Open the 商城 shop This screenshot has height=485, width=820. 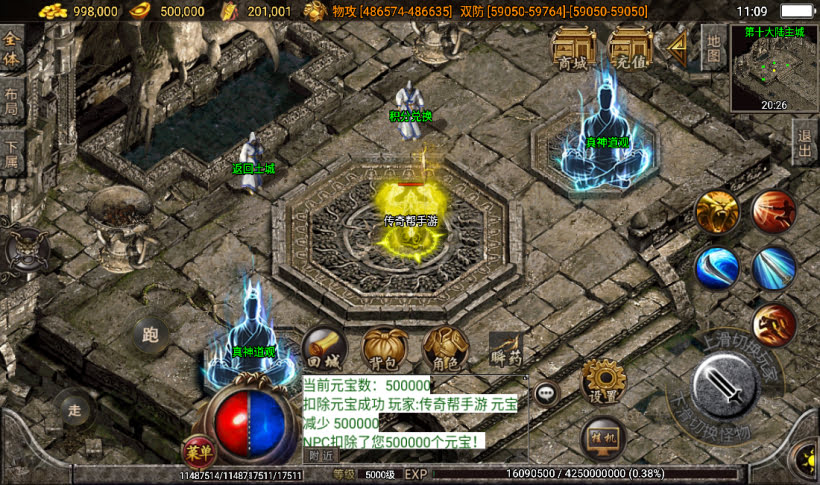[573, 48]
